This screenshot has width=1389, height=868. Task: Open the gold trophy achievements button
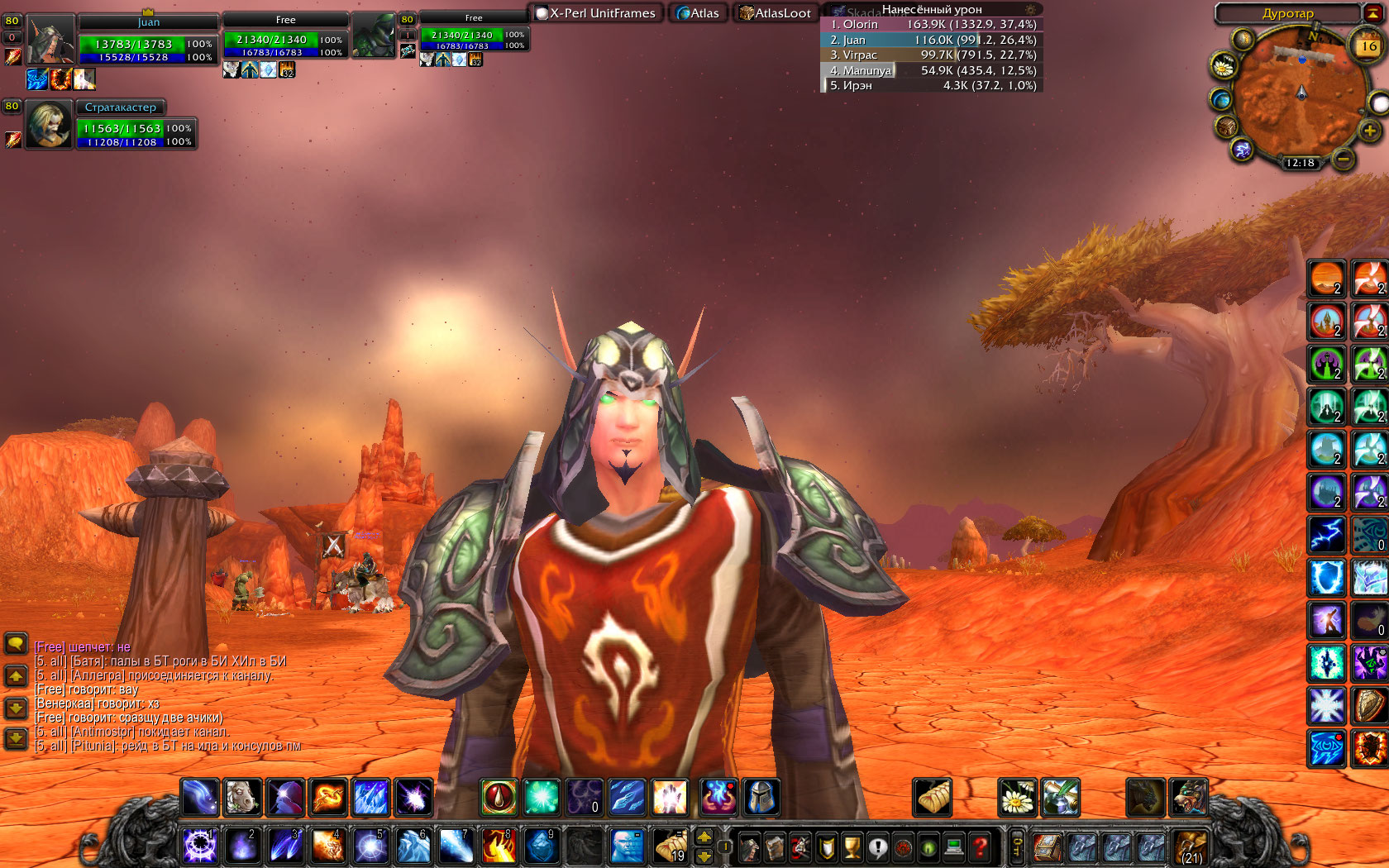click(x=852, y=847)
